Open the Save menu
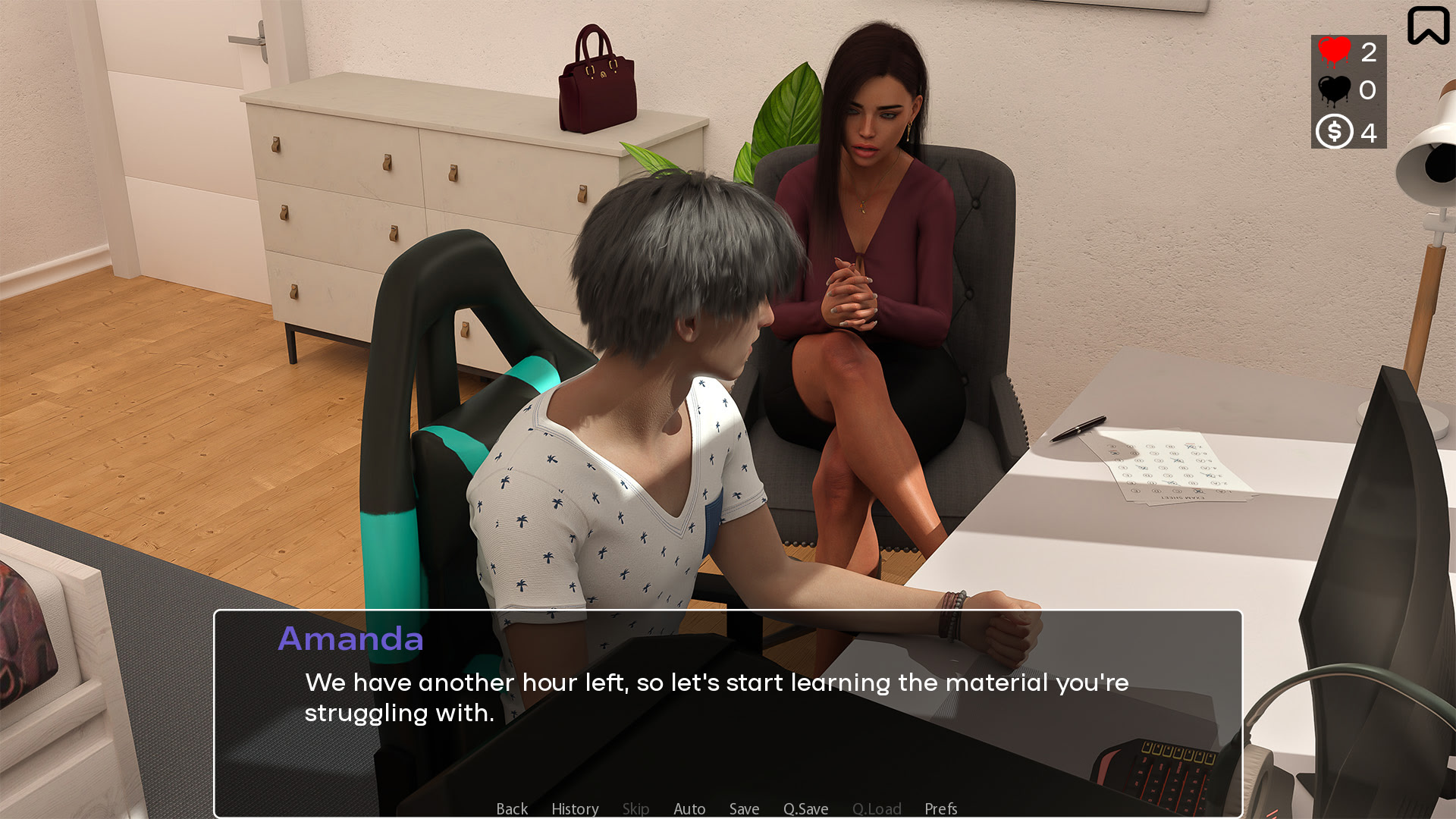 744,808
